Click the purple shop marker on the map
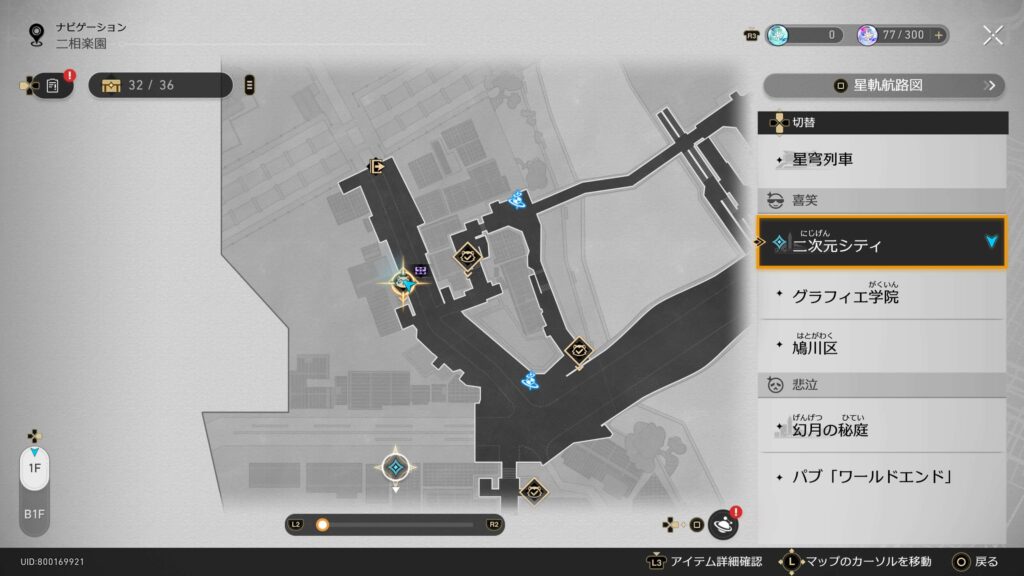Image resolution: width=1024 pixels, height=576 pixels. point(422,270)
